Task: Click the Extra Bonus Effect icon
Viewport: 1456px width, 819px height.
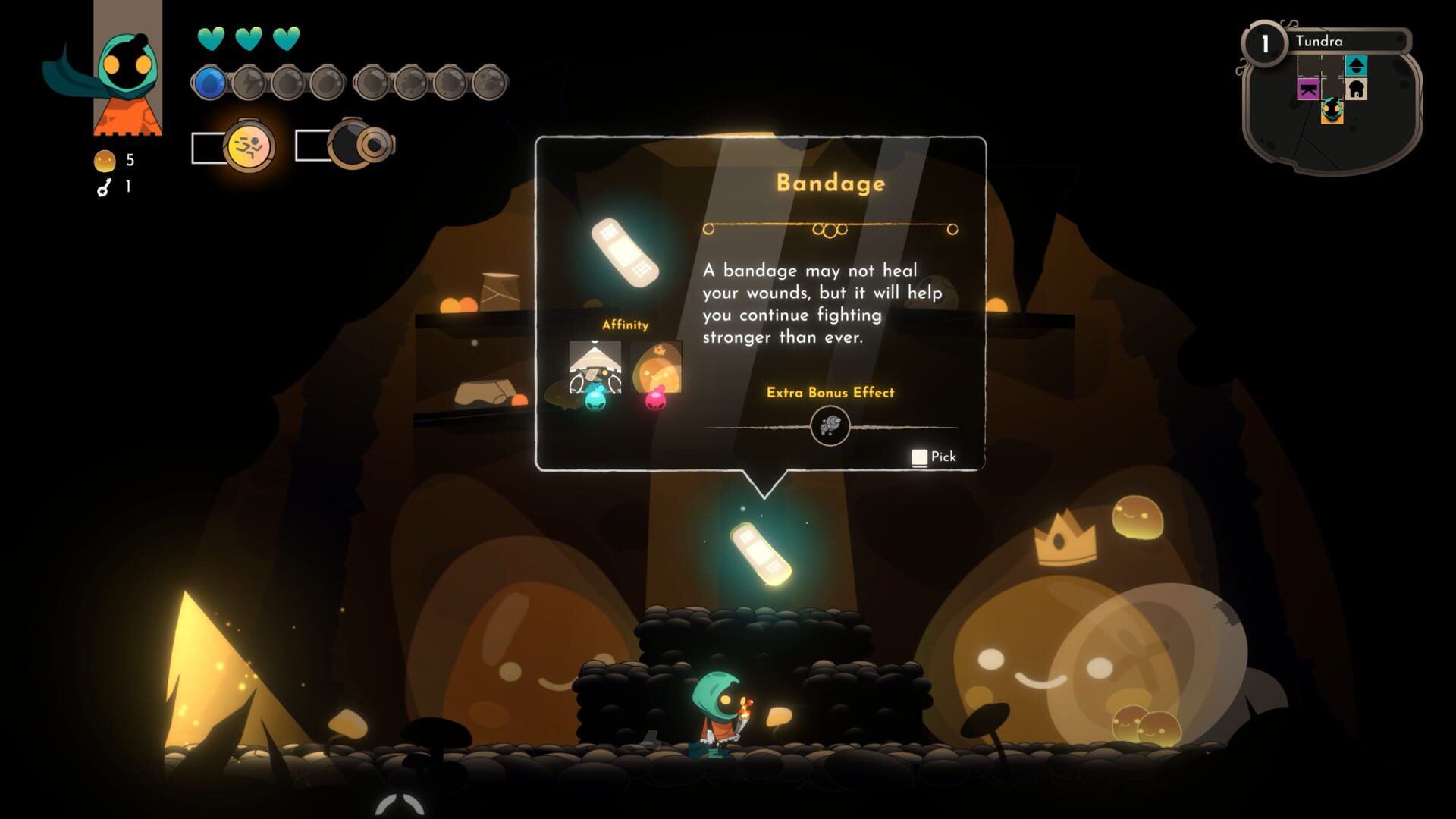Action: coord(830,426)
